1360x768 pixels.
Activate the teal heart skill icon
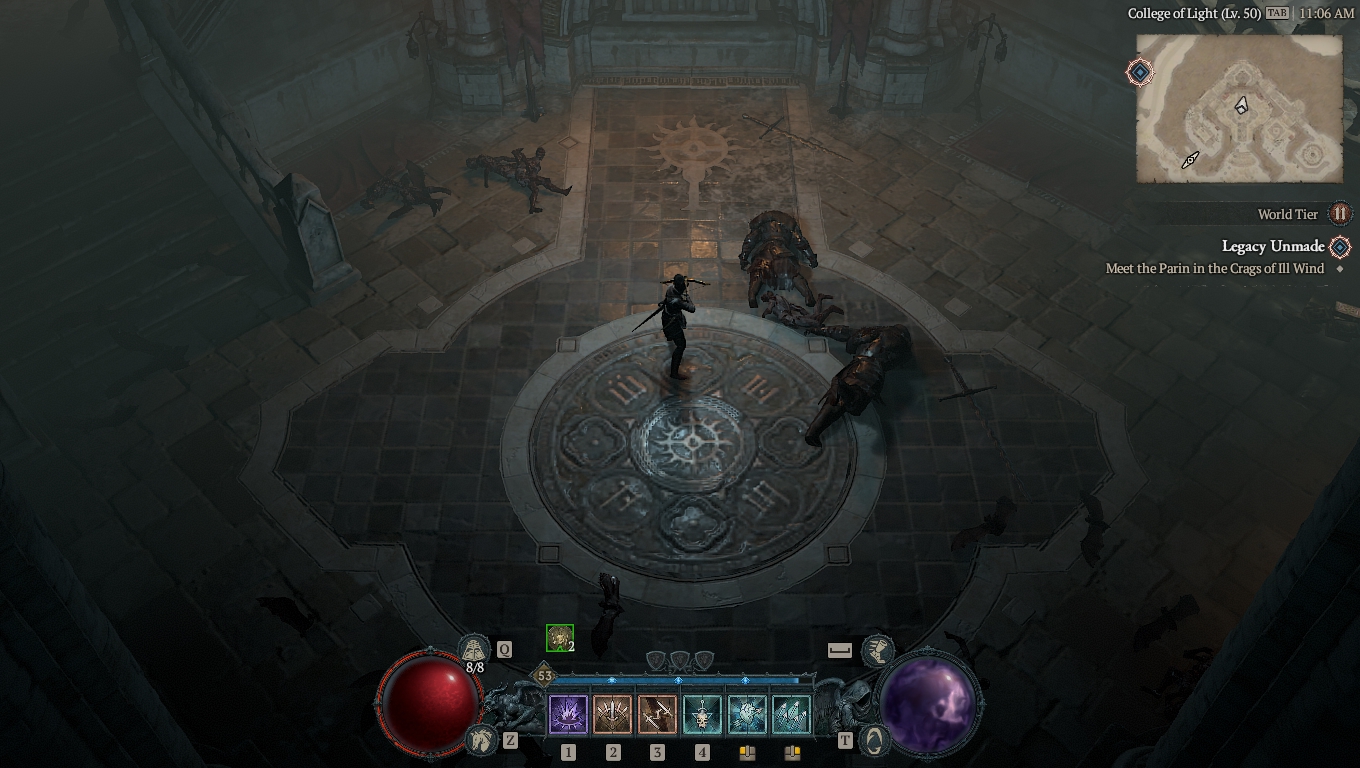point(747,715)
